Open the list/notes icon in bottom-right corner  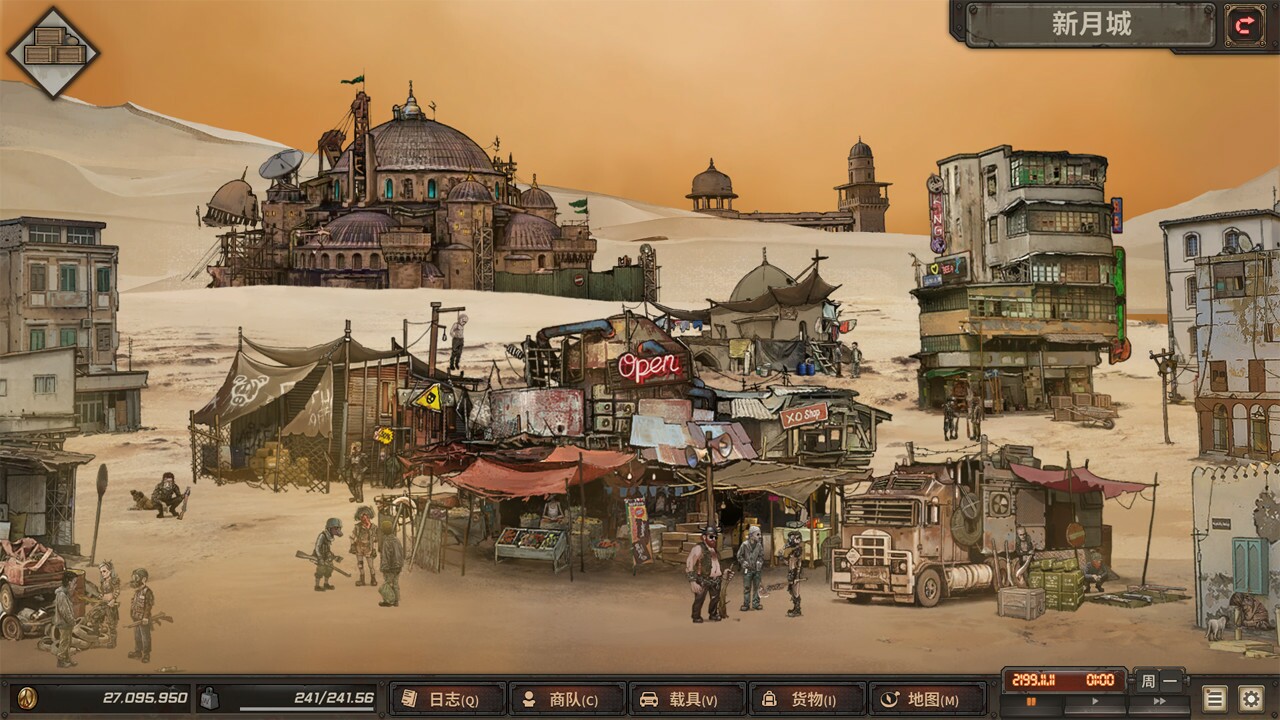1216,700
